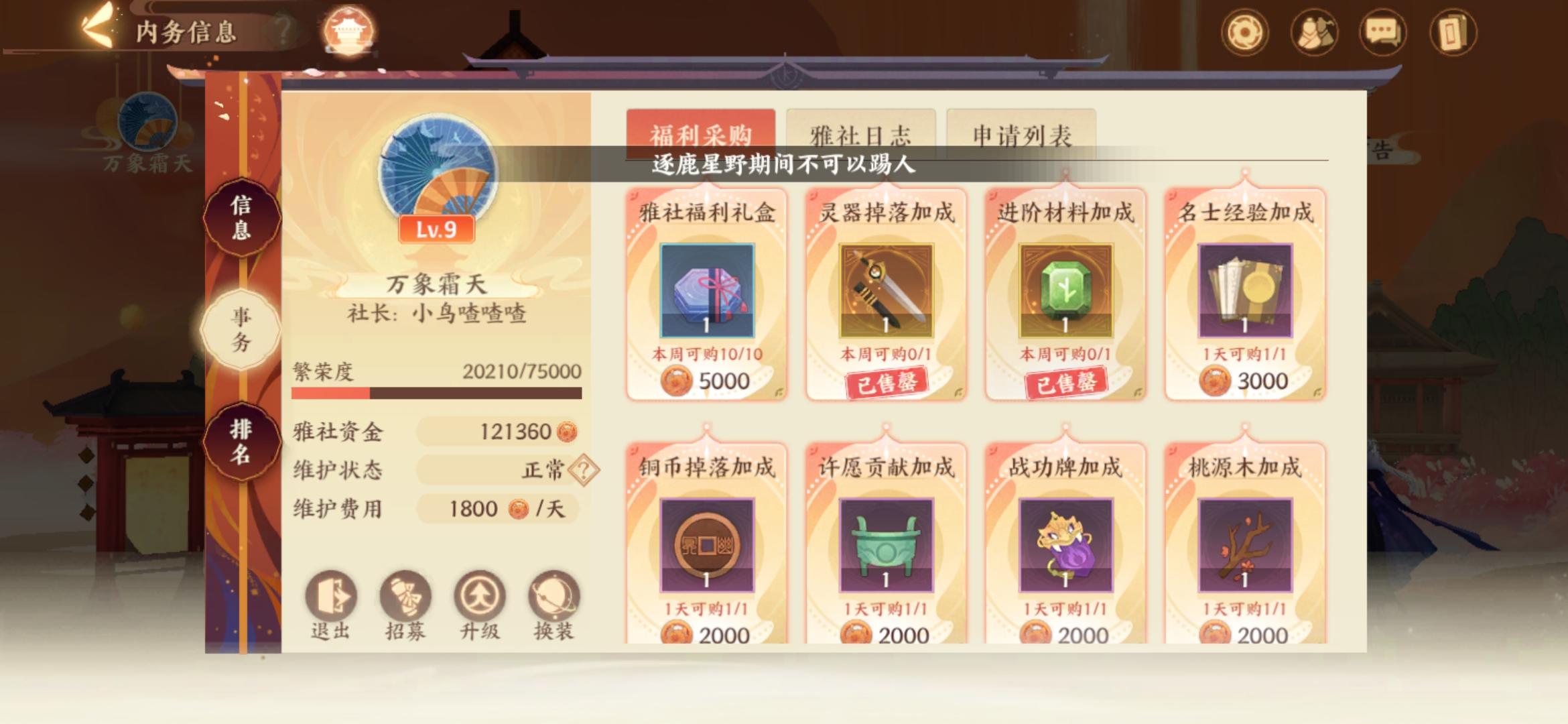Open the rightmost book icon in top bar
The width and height of the screenshot is (1568, 724).
(1453, 29)
